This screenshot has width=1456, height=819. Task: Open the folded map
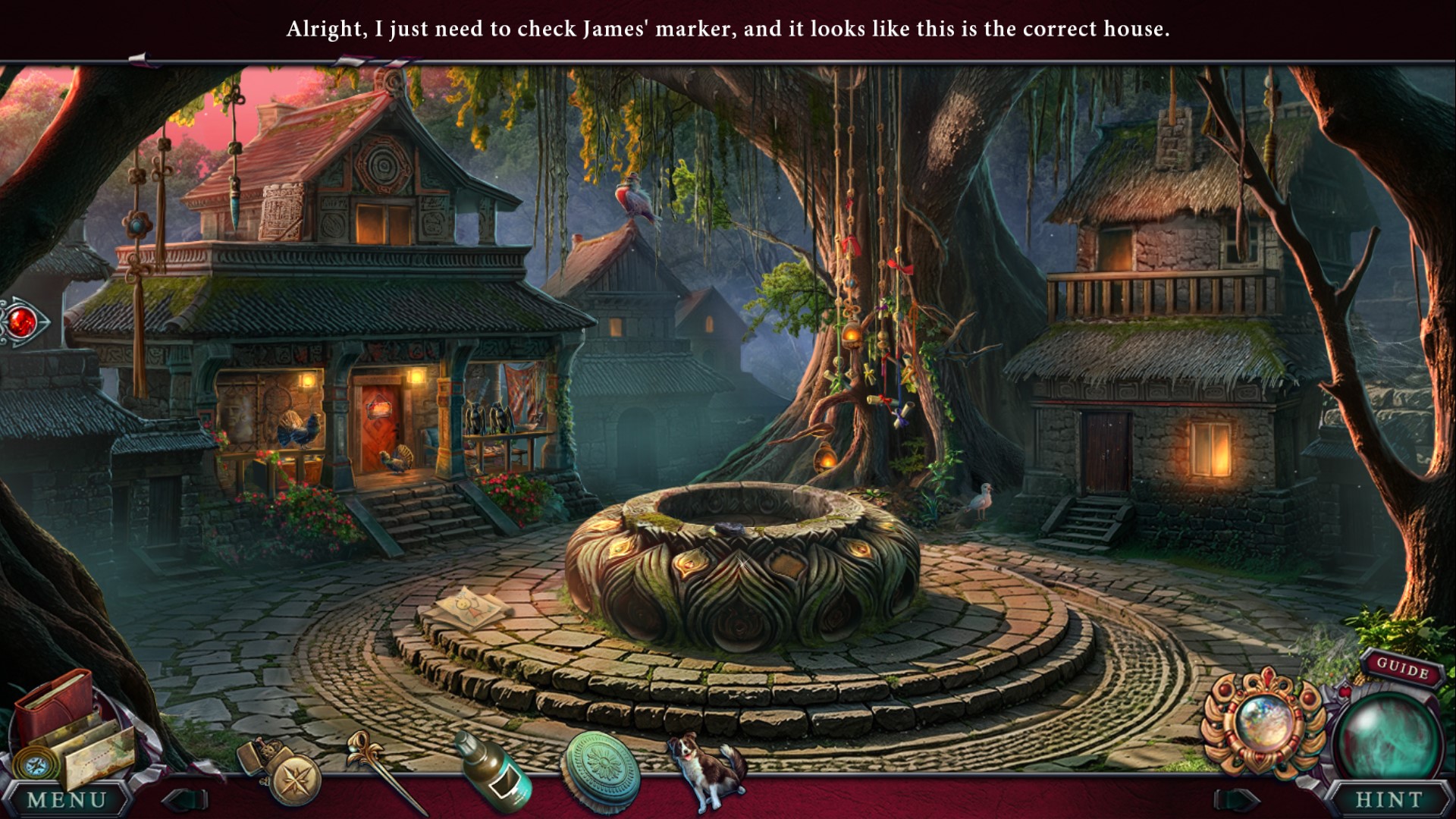click(x=99, y=755)
